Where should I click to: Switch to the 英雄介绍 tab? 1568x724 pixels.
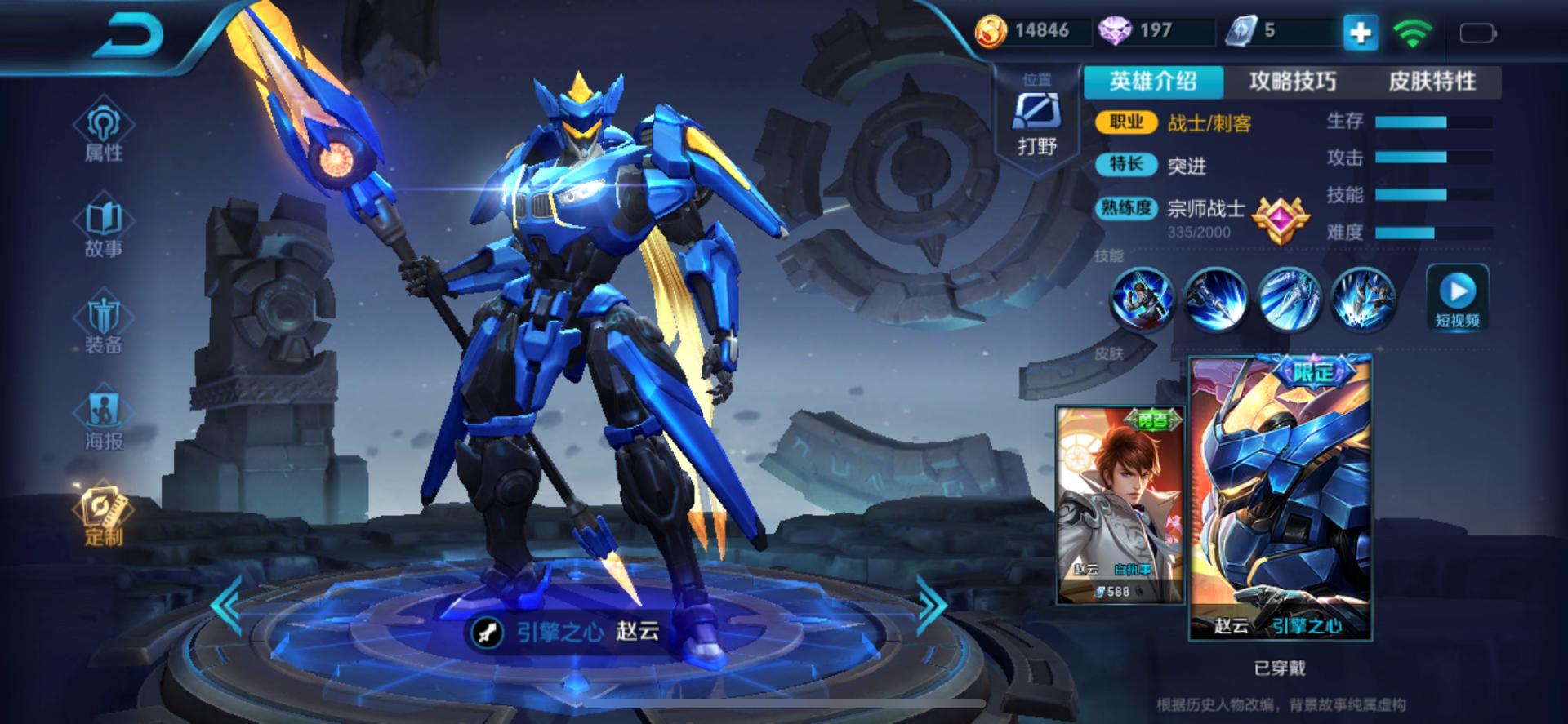pyautogui.click(x=1153, y=82)
